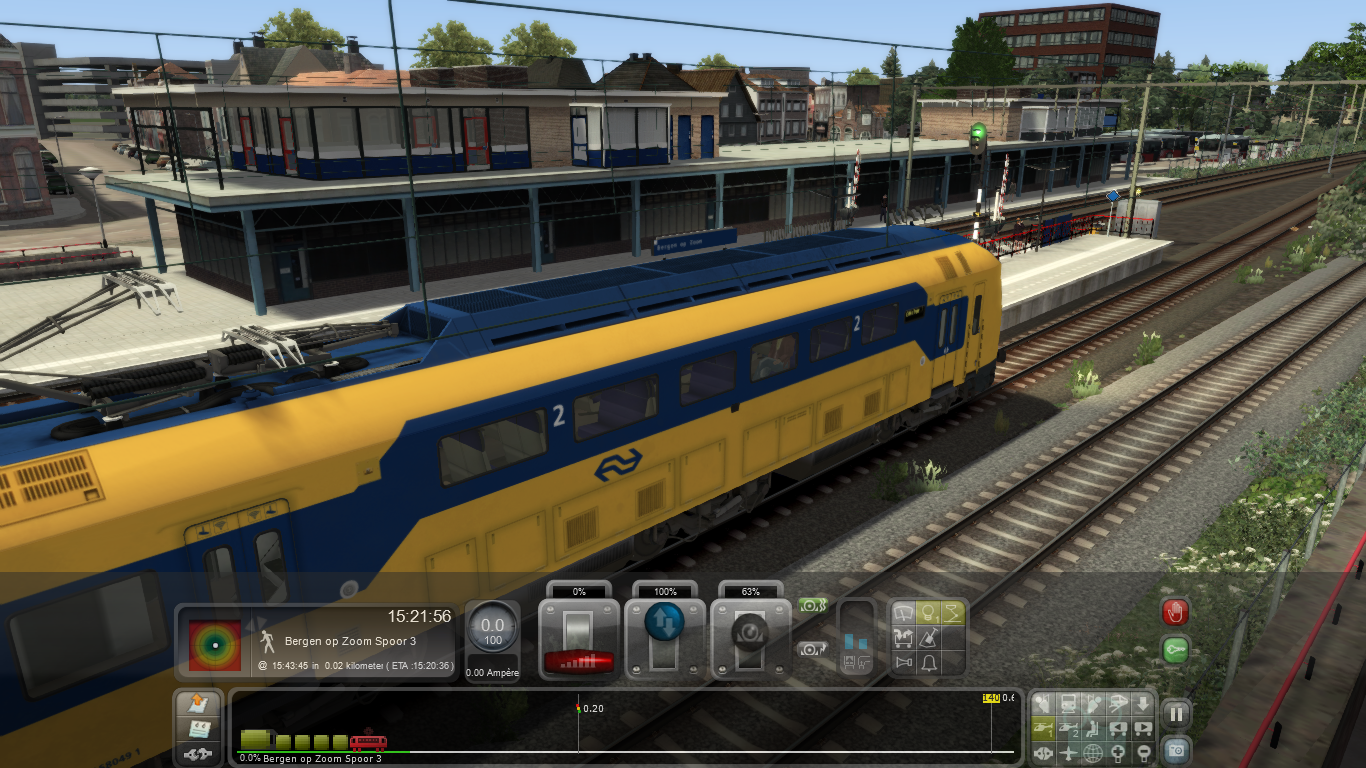Move the throttle lever showing 0%
The height and width of the screenshot is (768, 1366).
[579, 632]
